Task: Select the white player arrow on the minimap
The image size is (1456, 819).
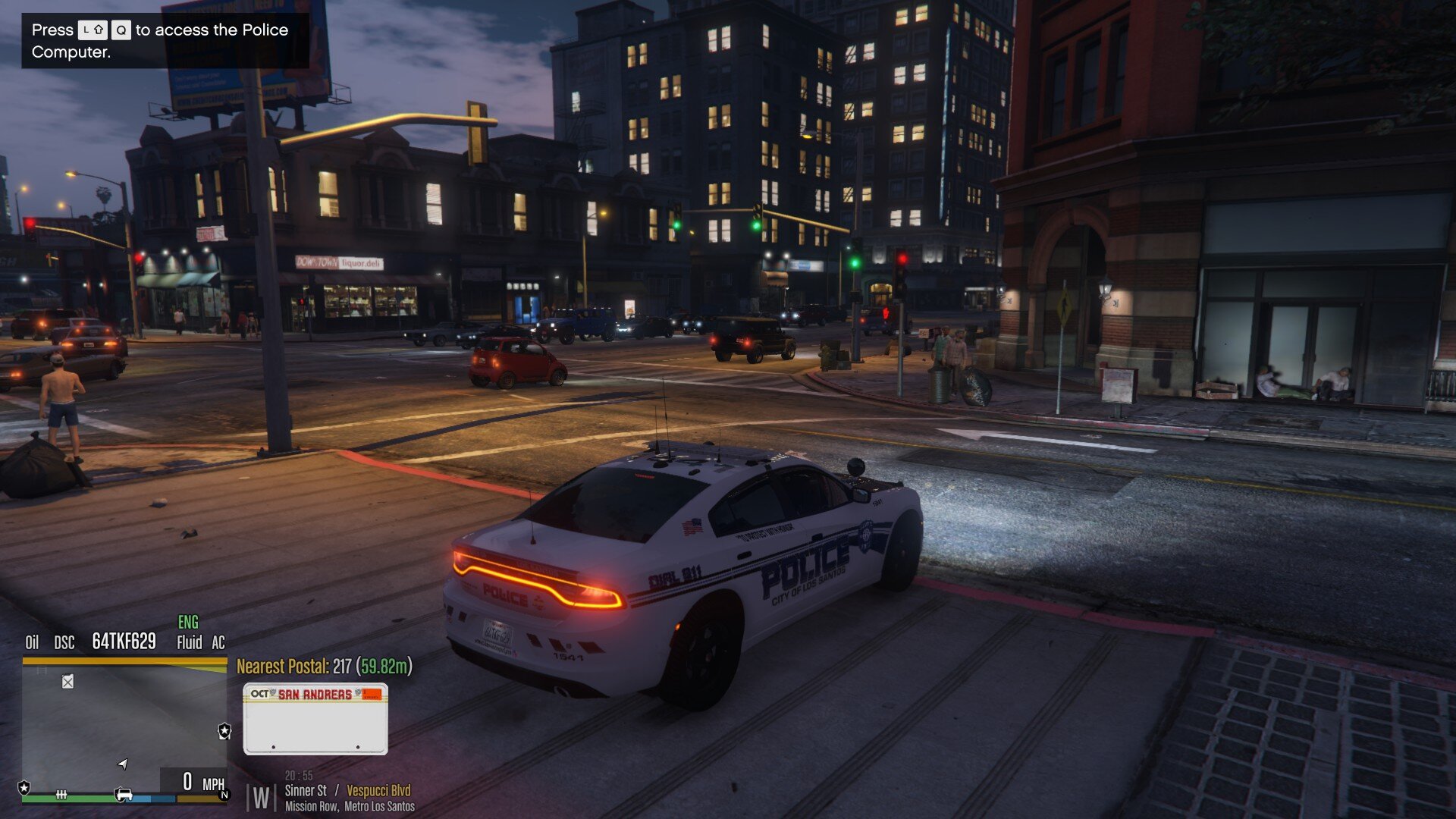Action: click(x=123, y=763)
